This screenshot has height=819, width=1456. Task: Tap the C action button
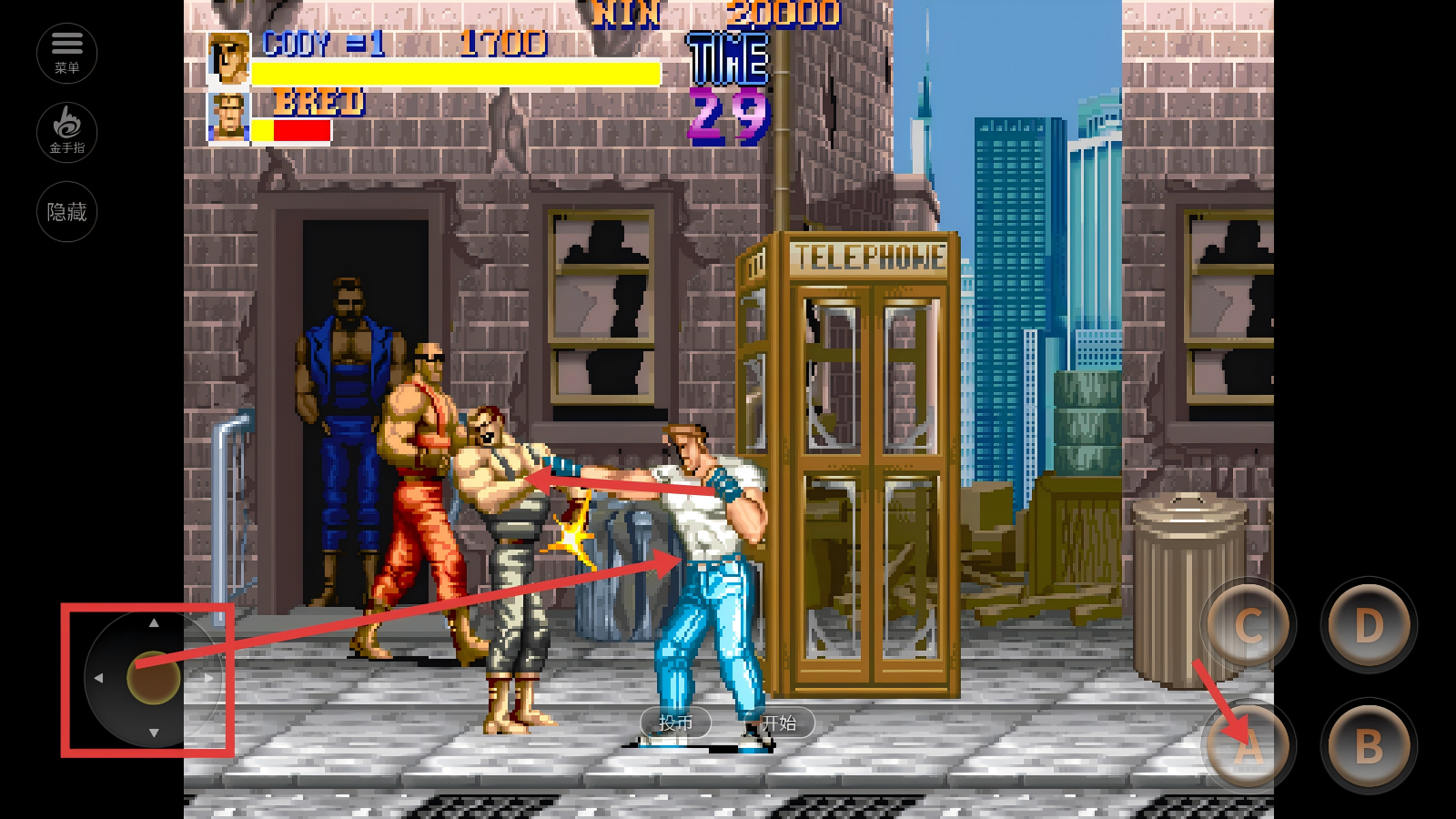[1249, 626]
